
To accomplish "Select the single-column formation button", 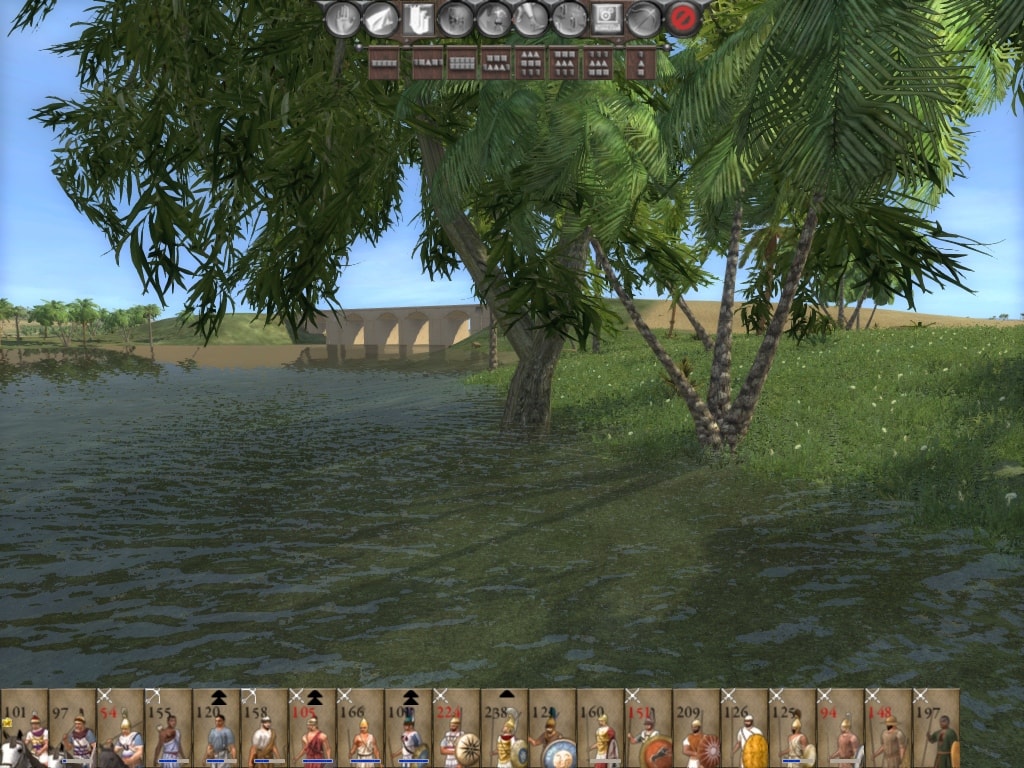I will (640, 63).
